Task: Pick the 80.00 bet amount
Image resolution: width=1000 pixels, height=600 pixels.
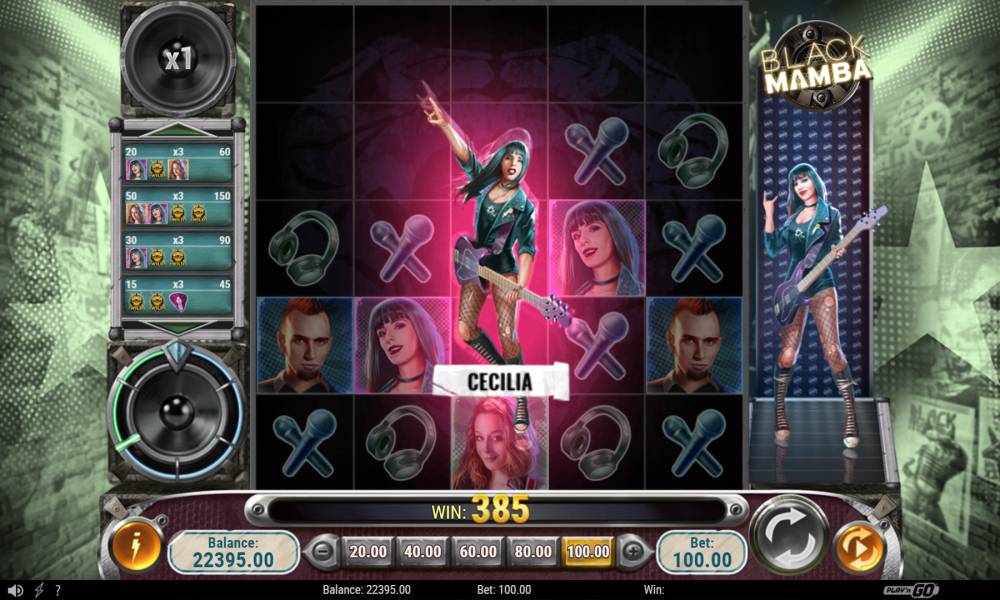Action: point(531,550)
